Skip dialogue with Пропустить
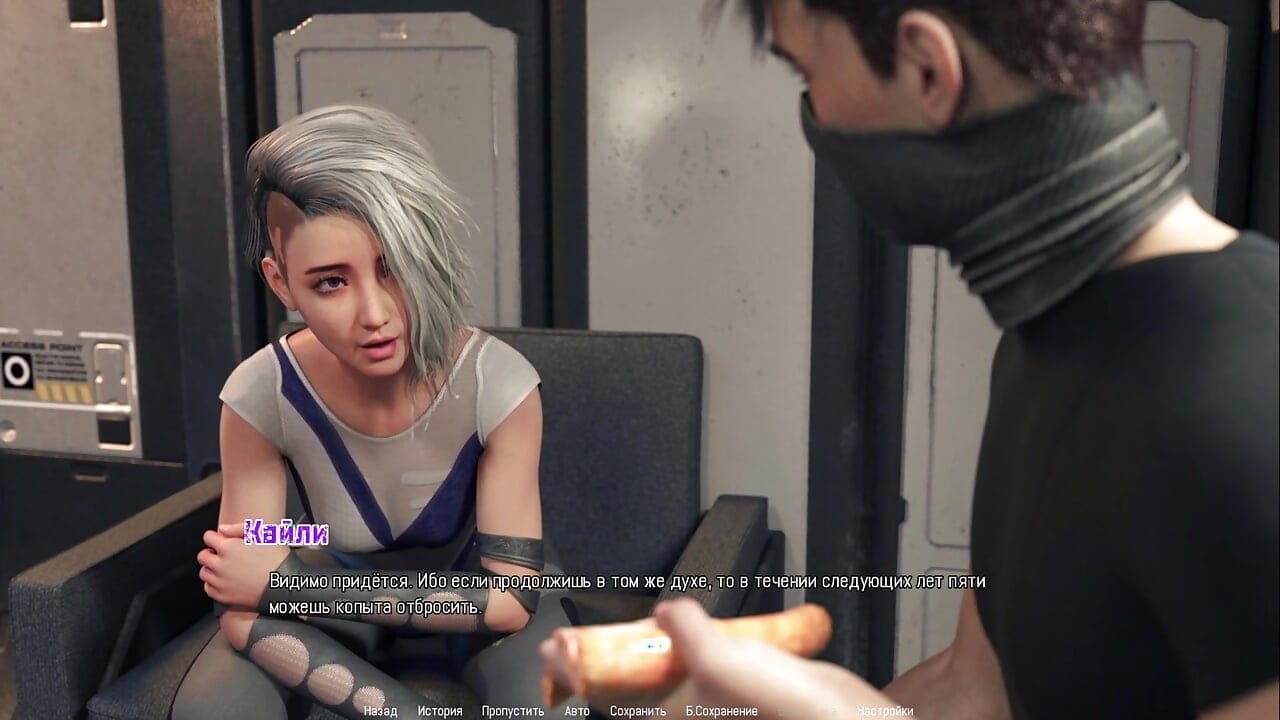1280x720 pixels. coord(513,711)
